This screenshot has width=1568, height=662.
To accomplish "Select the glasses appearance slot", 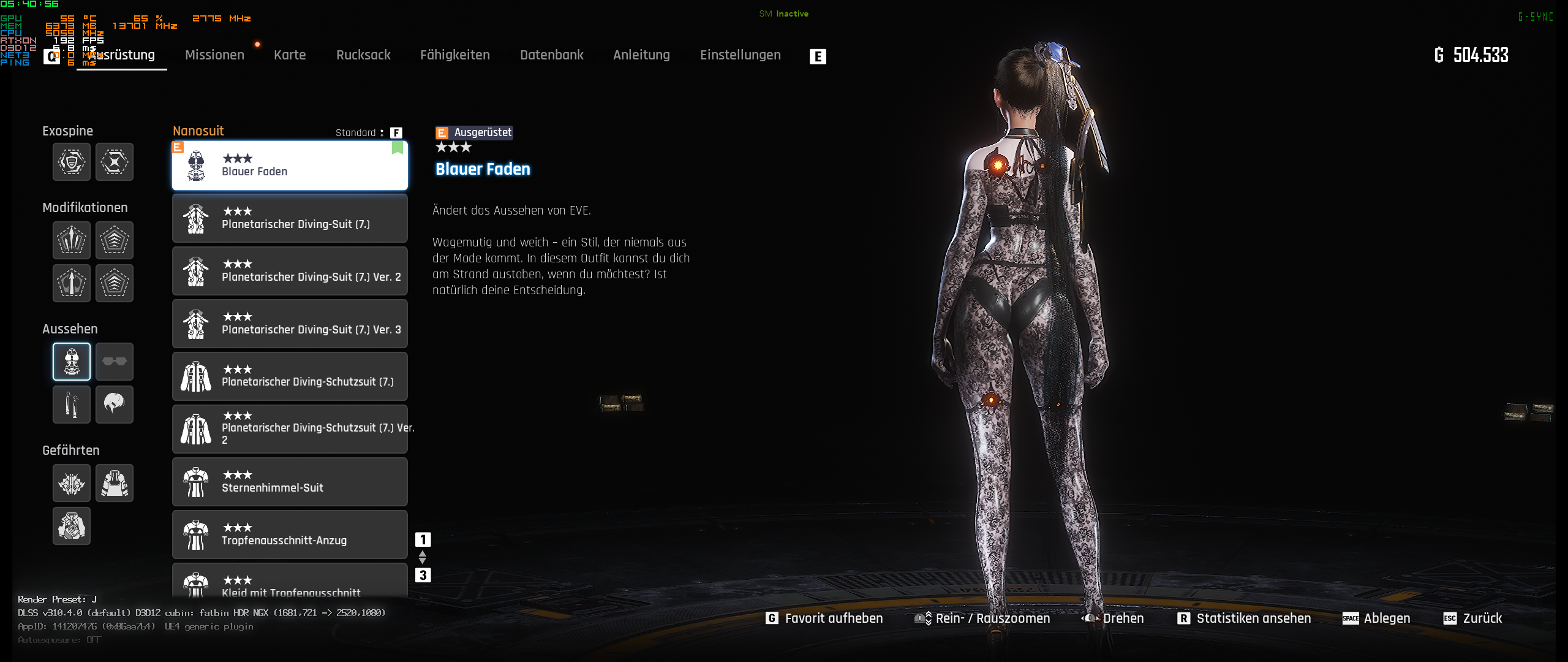I will coord(115,362).
